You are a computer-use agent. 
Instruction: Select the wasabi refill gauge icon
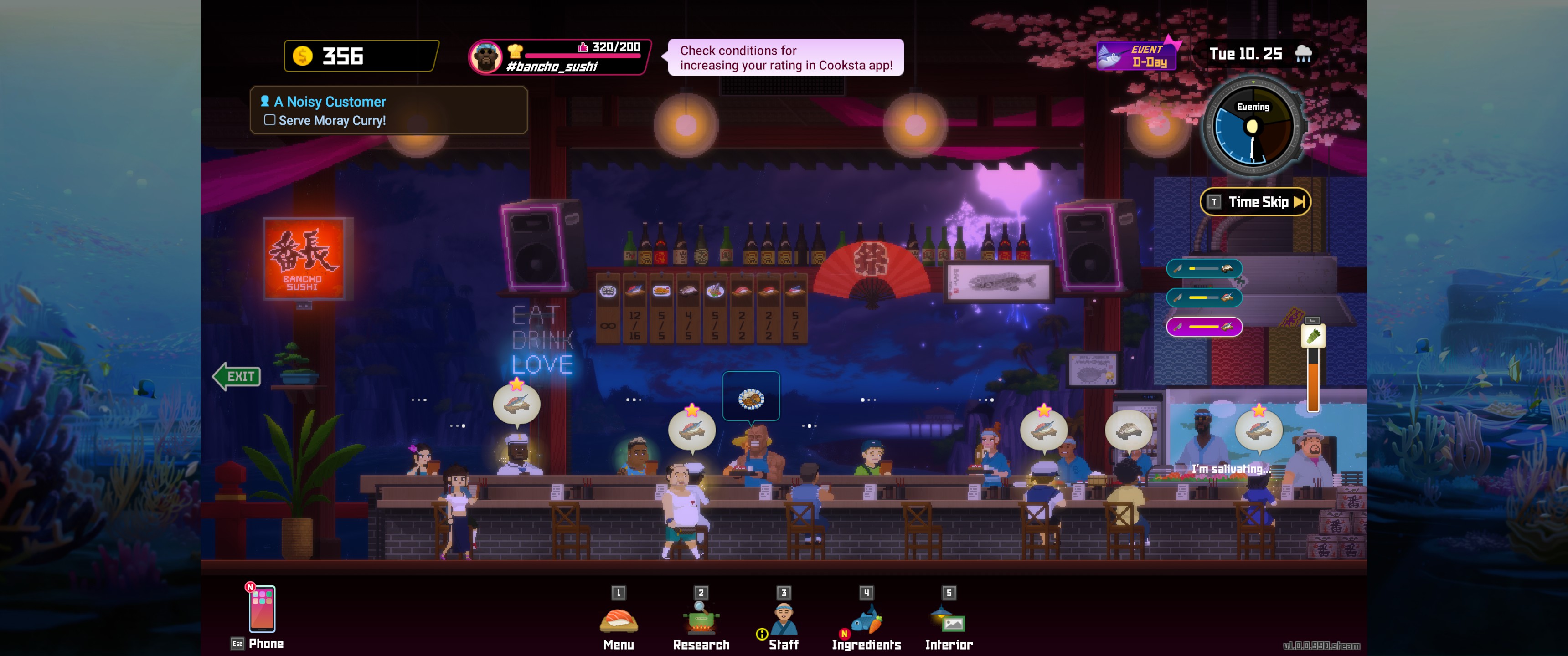click(1312, 336)
